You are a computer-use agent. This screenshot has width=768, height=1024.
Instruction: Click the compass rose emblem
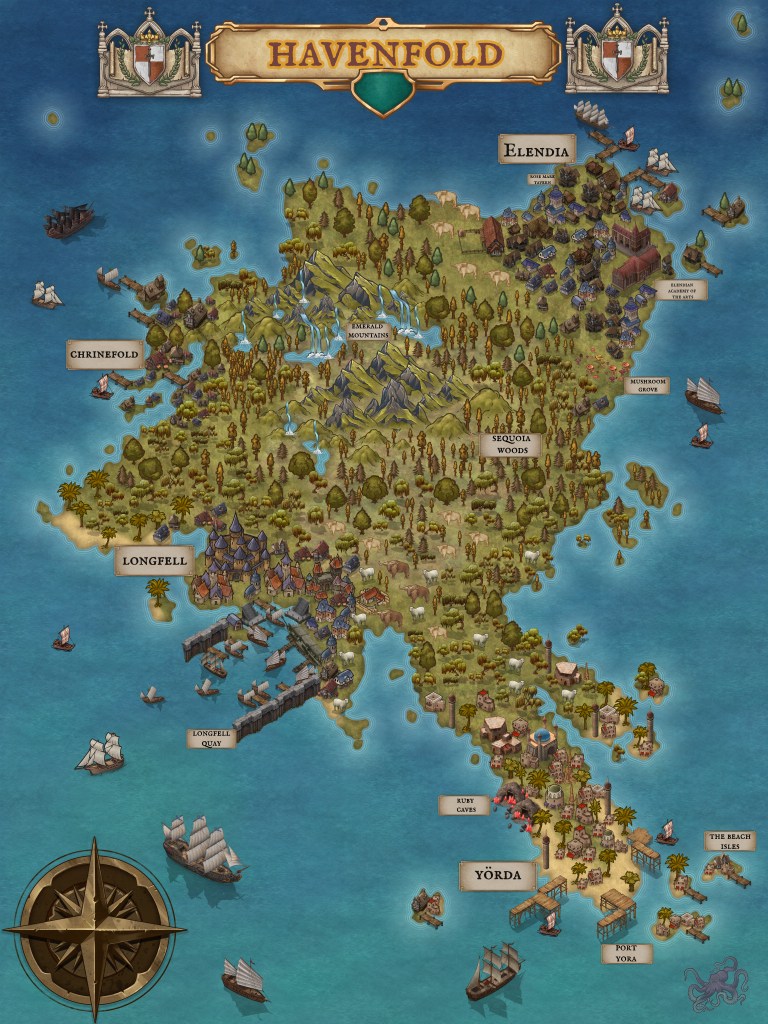(x=94, y=930)
